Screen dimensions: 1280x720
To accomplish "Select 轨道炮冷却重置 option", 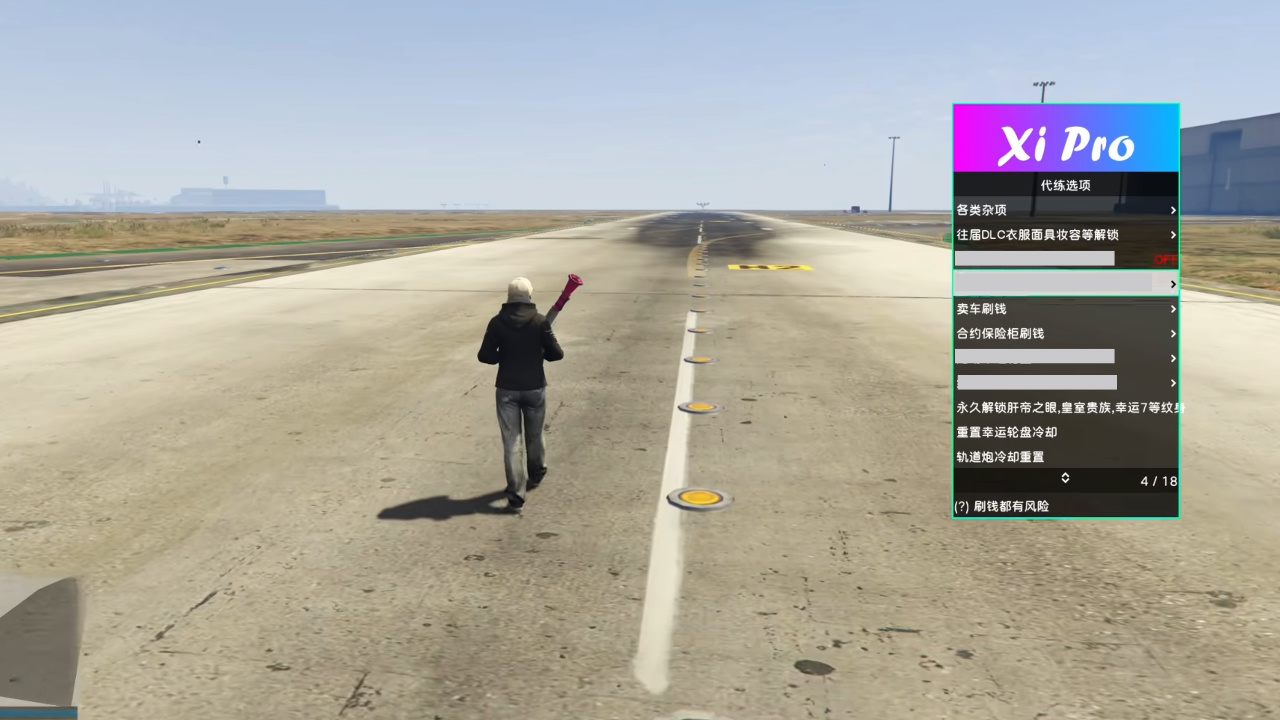I will click(x=998, y=457).
